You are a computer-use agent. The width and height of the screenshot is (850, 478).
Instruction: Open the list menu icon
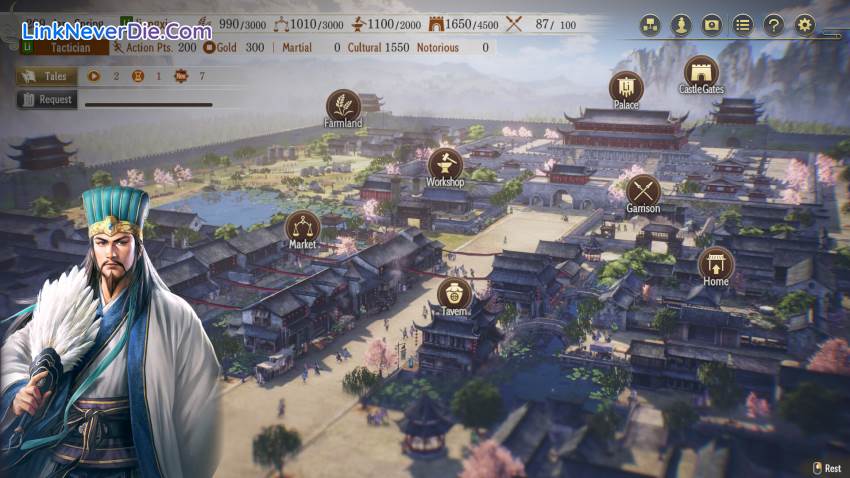click(743, 24)
